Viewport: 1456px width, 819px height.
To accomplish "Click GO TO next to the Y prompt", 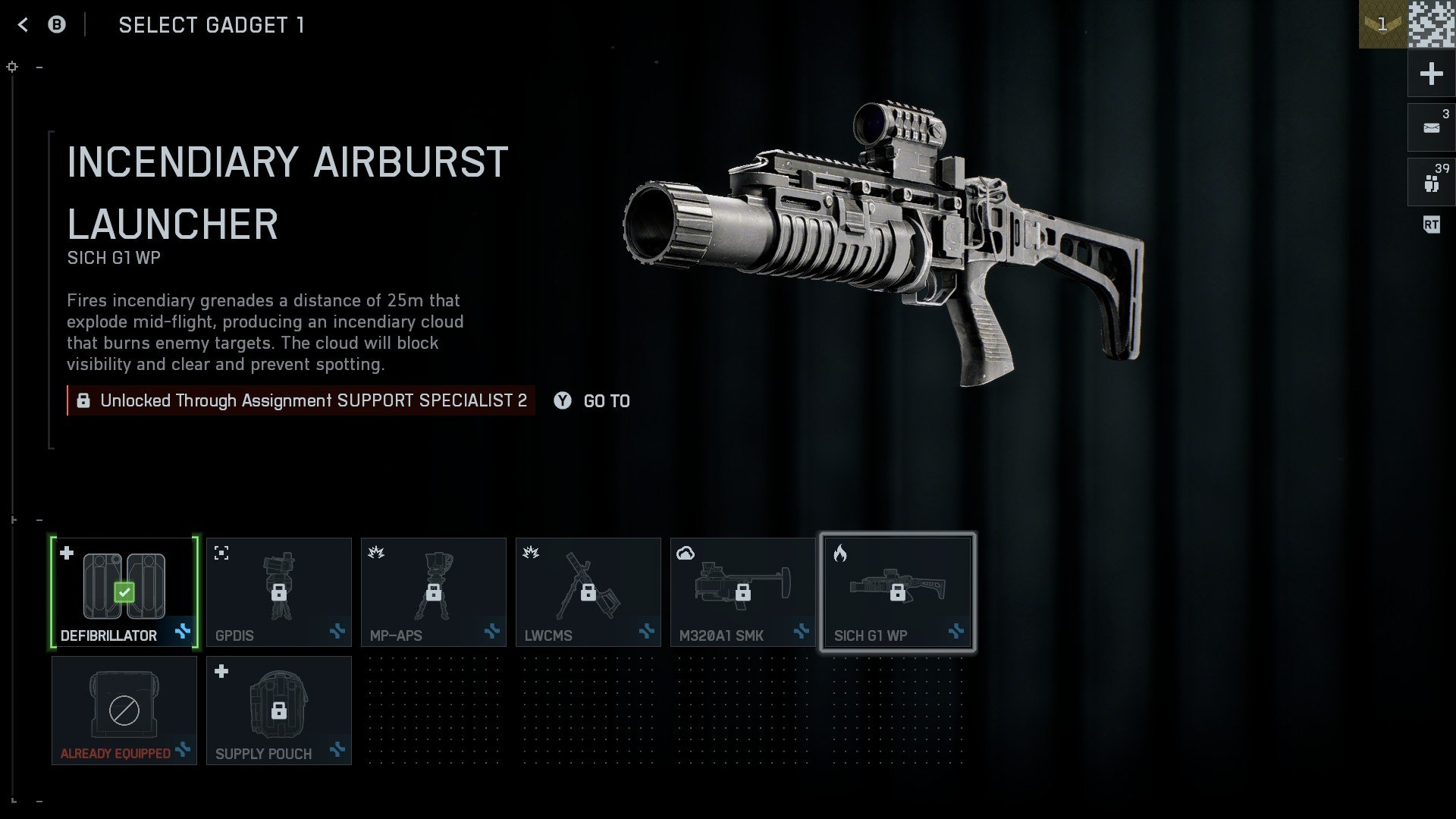I will point(605,401).
